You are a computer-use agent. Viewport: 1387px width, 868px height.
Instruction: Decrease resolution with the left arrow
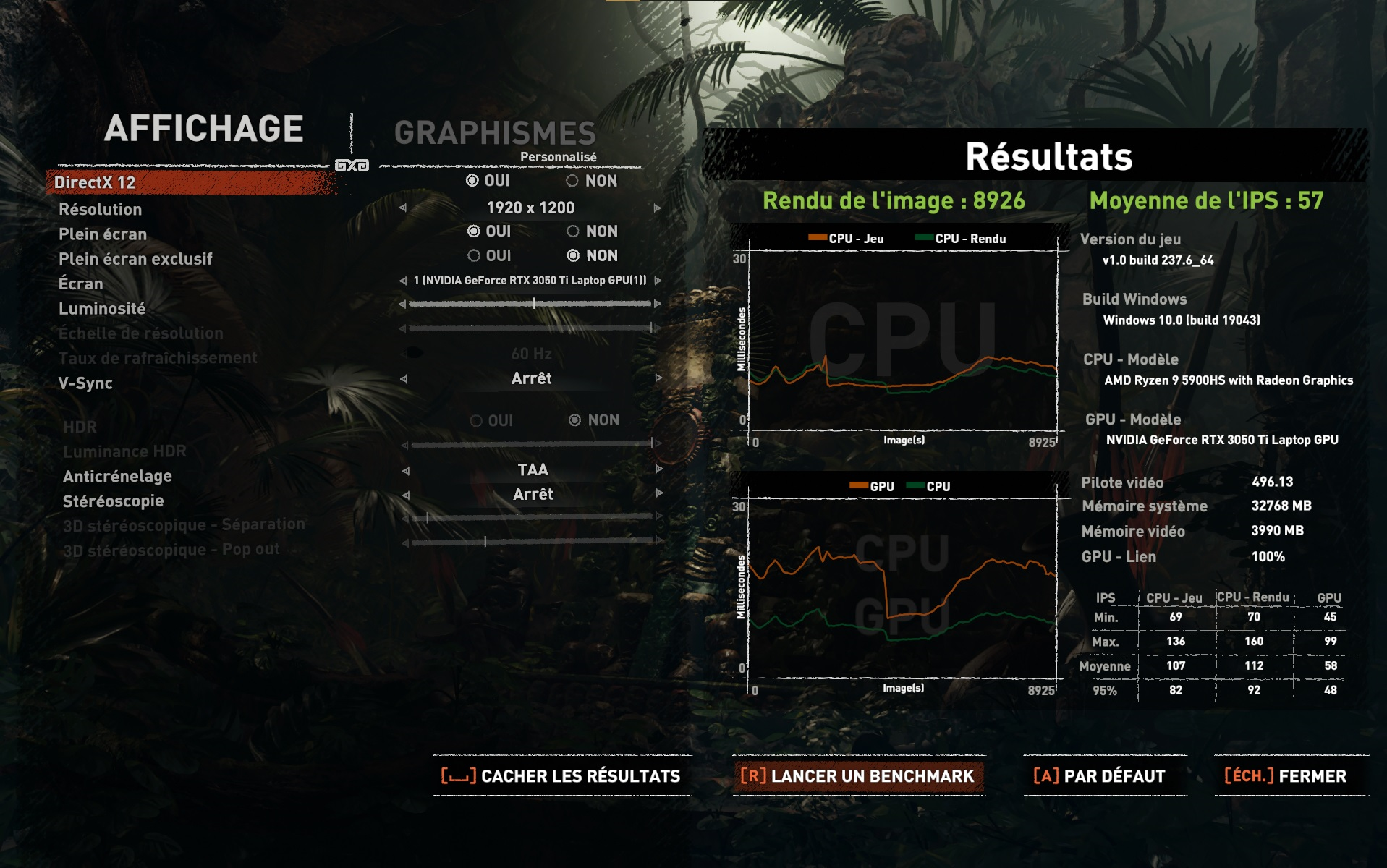(403, 208)
